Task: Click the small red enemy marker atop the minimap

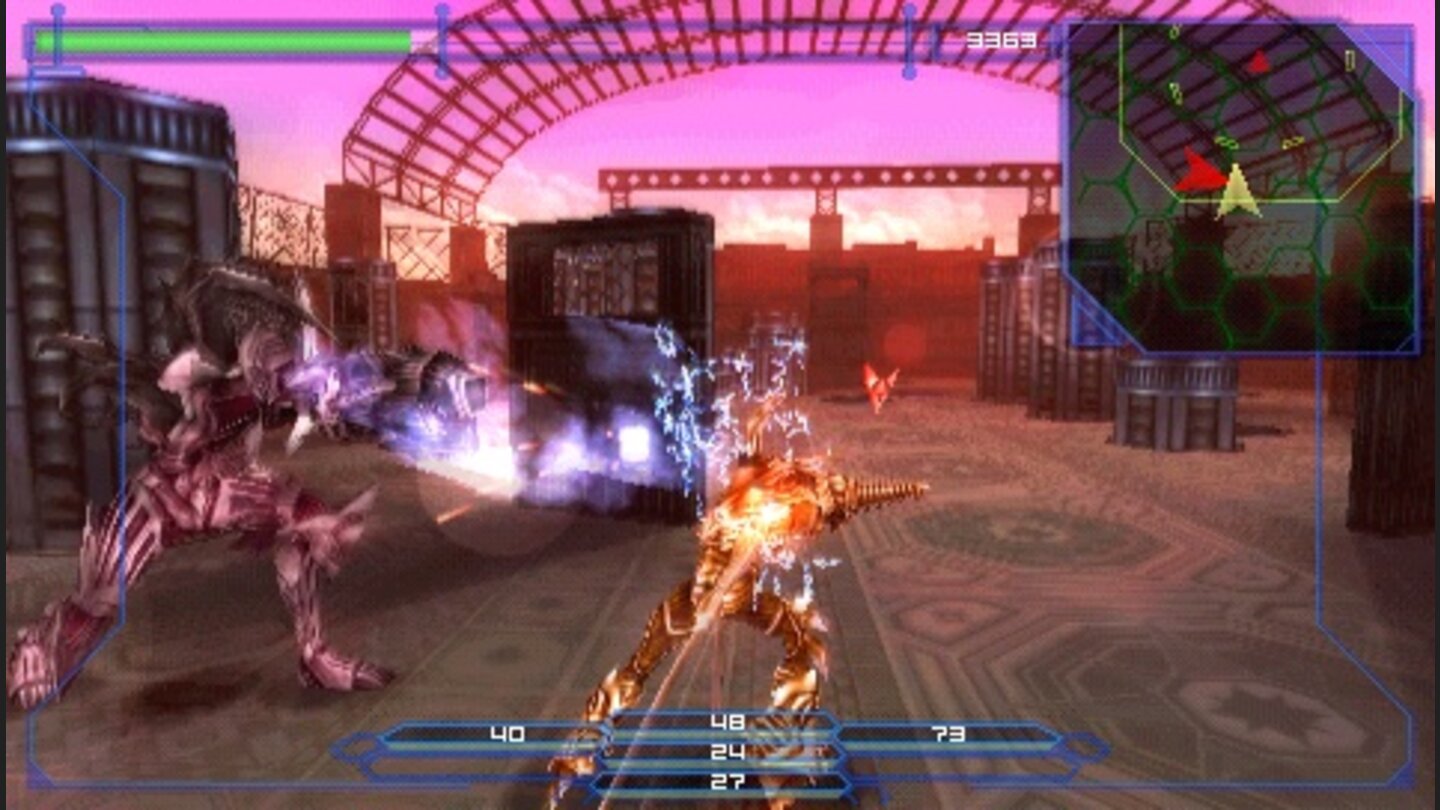Action: [1258, 63]
